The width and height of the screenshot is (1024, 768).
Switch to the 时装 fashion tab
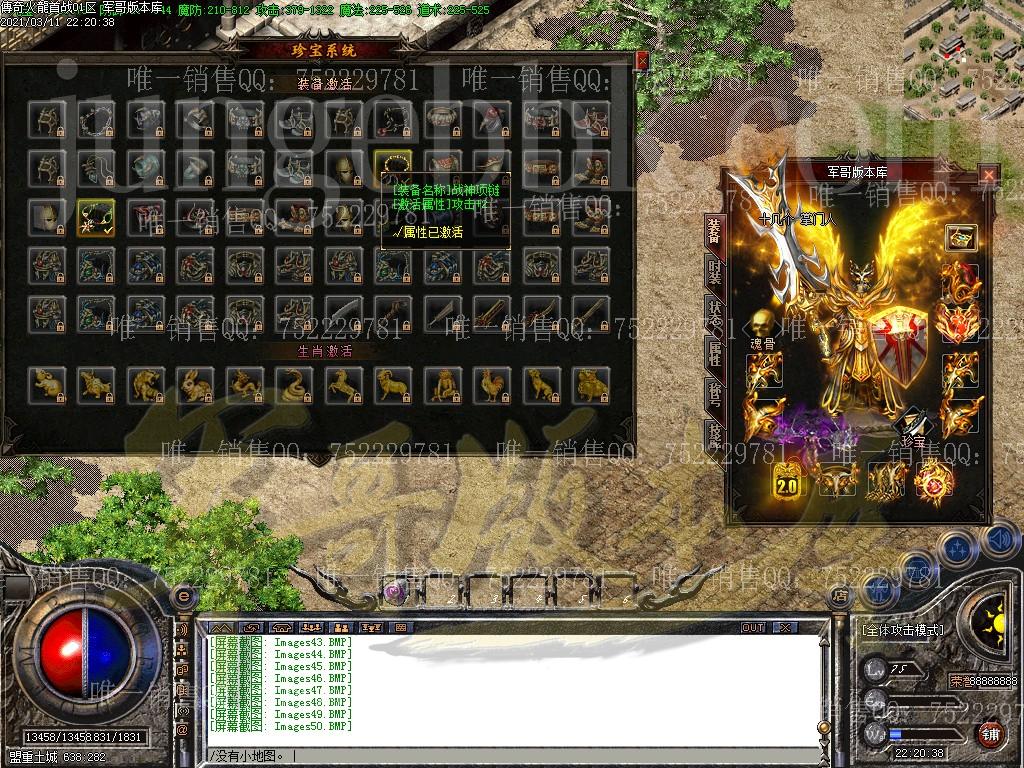[714, 270]
